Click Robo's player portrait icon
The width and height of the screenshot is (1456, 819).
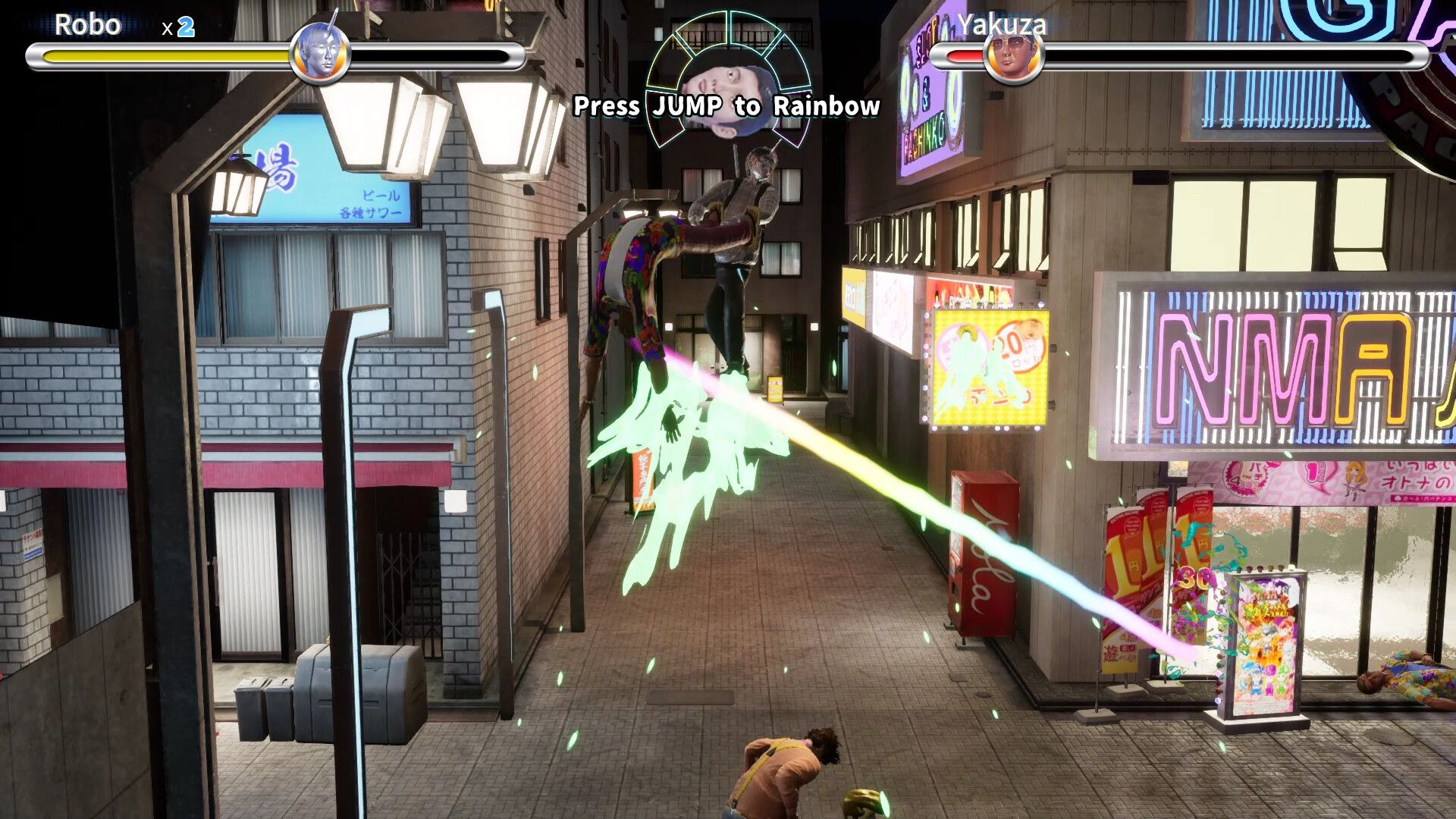(x=320, y=54)
